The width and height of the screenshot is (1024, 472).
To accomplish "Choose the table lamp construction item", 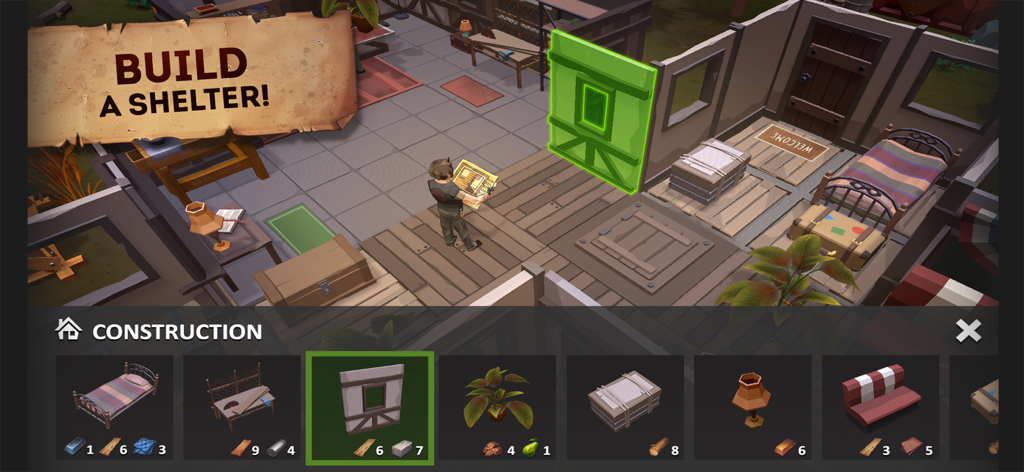I will [752, 406].
